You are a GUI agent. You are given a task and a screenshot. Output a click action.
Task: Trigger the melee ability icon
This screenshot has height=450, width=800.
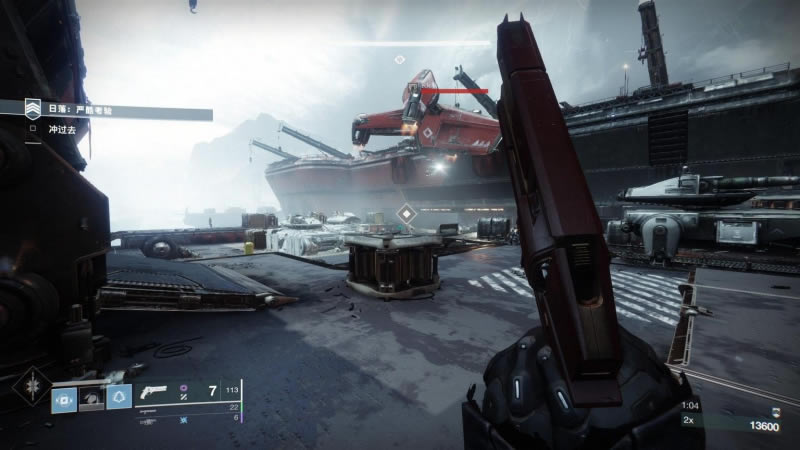click(92, 398)
